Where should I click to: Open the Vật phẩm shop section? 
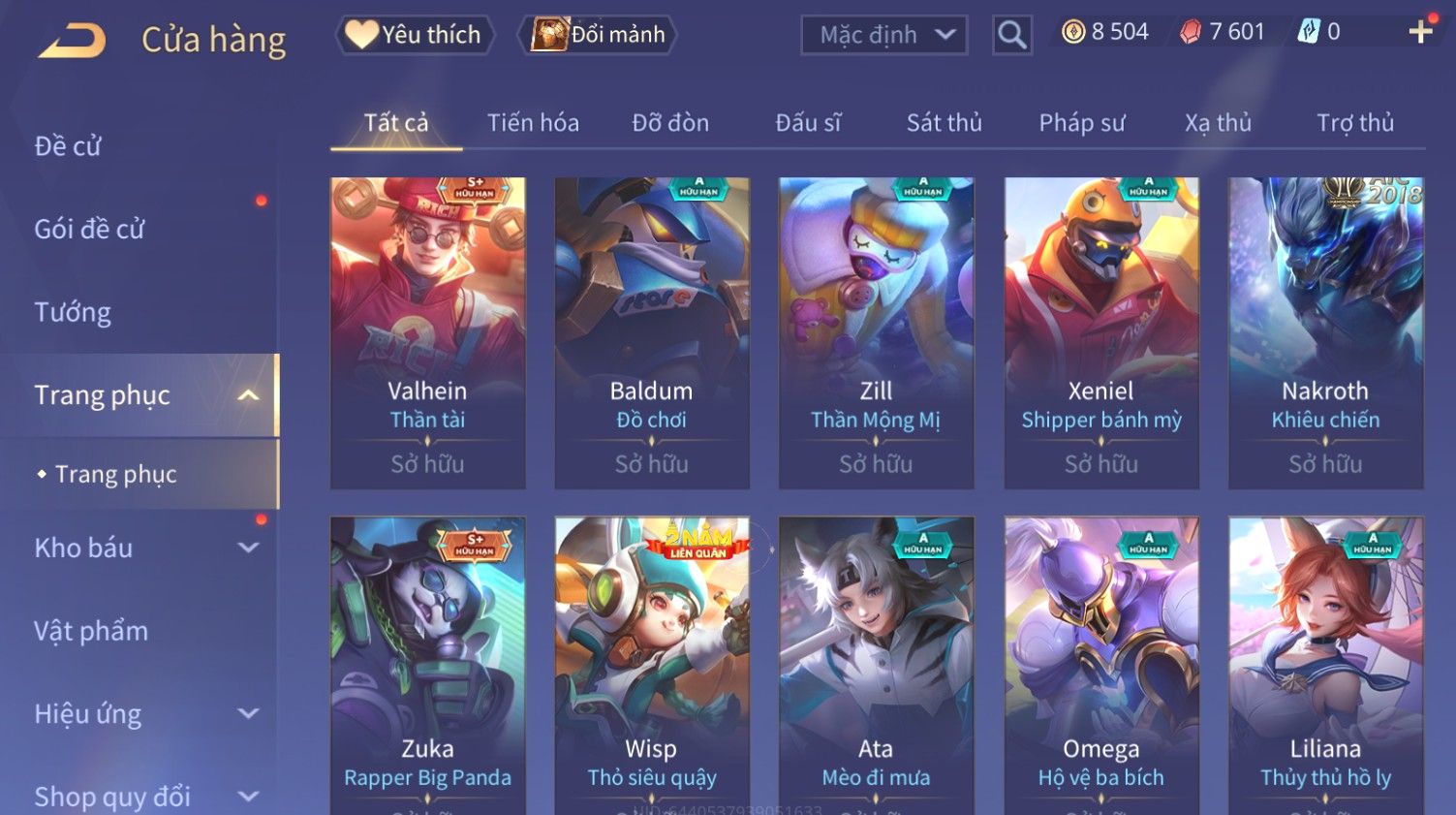coord(91,631)
